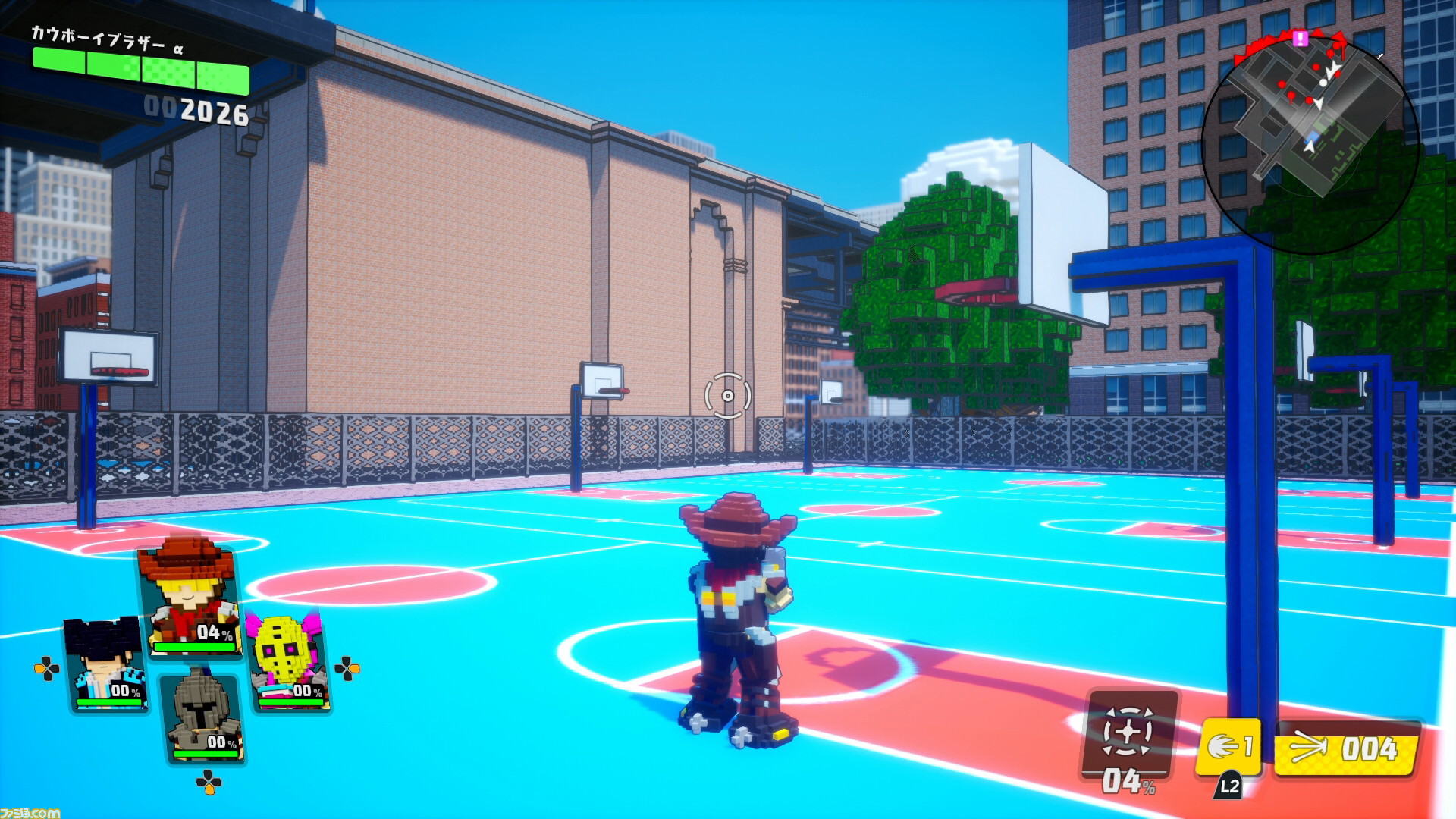Open the Famitsu.com watermark link
Image resolution: width=1456 pixels, height=819 pixels.
[30, 812]
